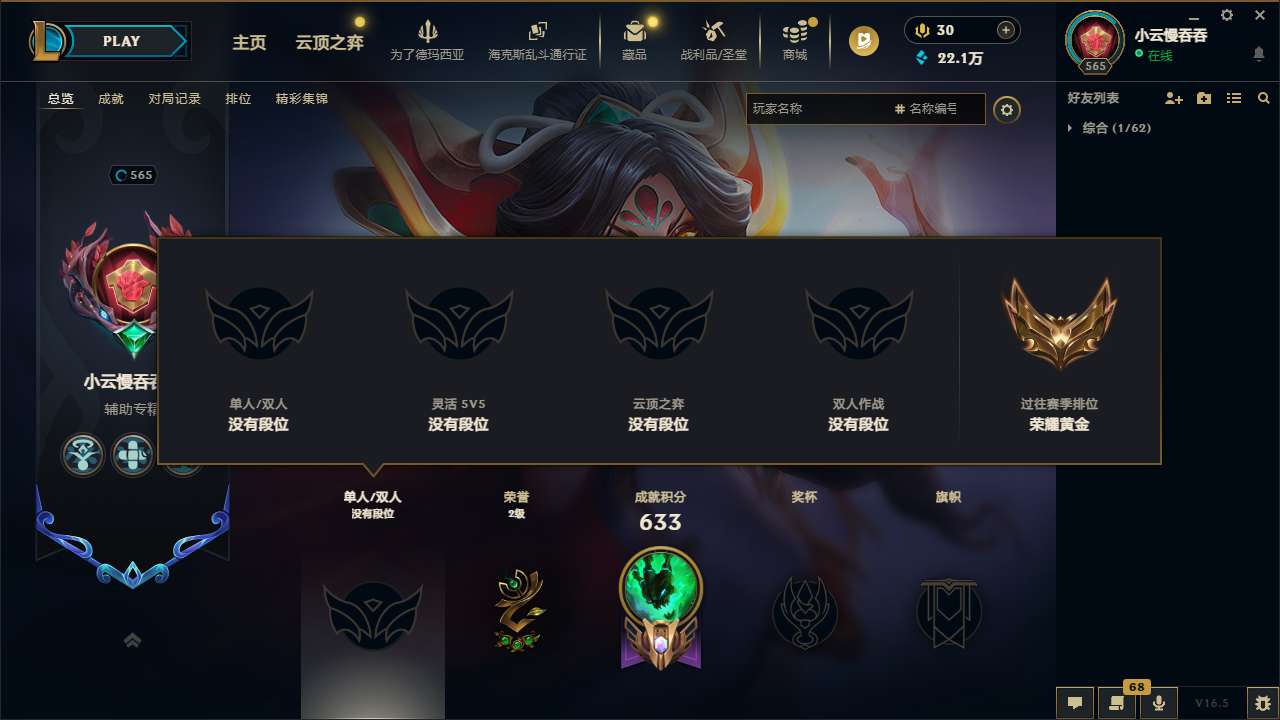The height and width of the screenshot is (720, 1280).
Task: Open the missions panel showing 68 badge
Action: pyautogui.click(x=1117, y=703)
